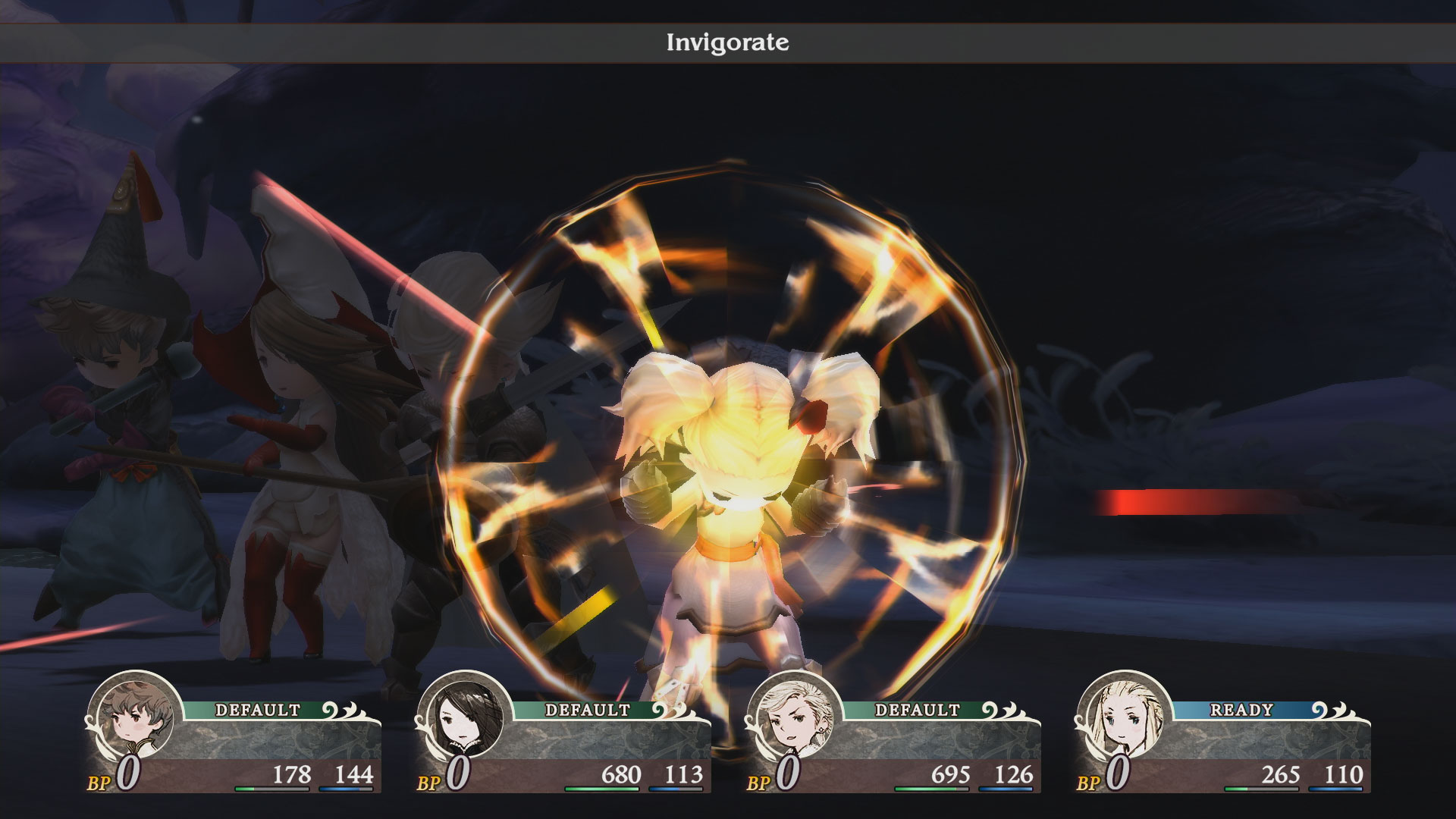Choose the silver-haired character's portrait
The width and height of the screenshot is (1456, 819).
(793, 717)
